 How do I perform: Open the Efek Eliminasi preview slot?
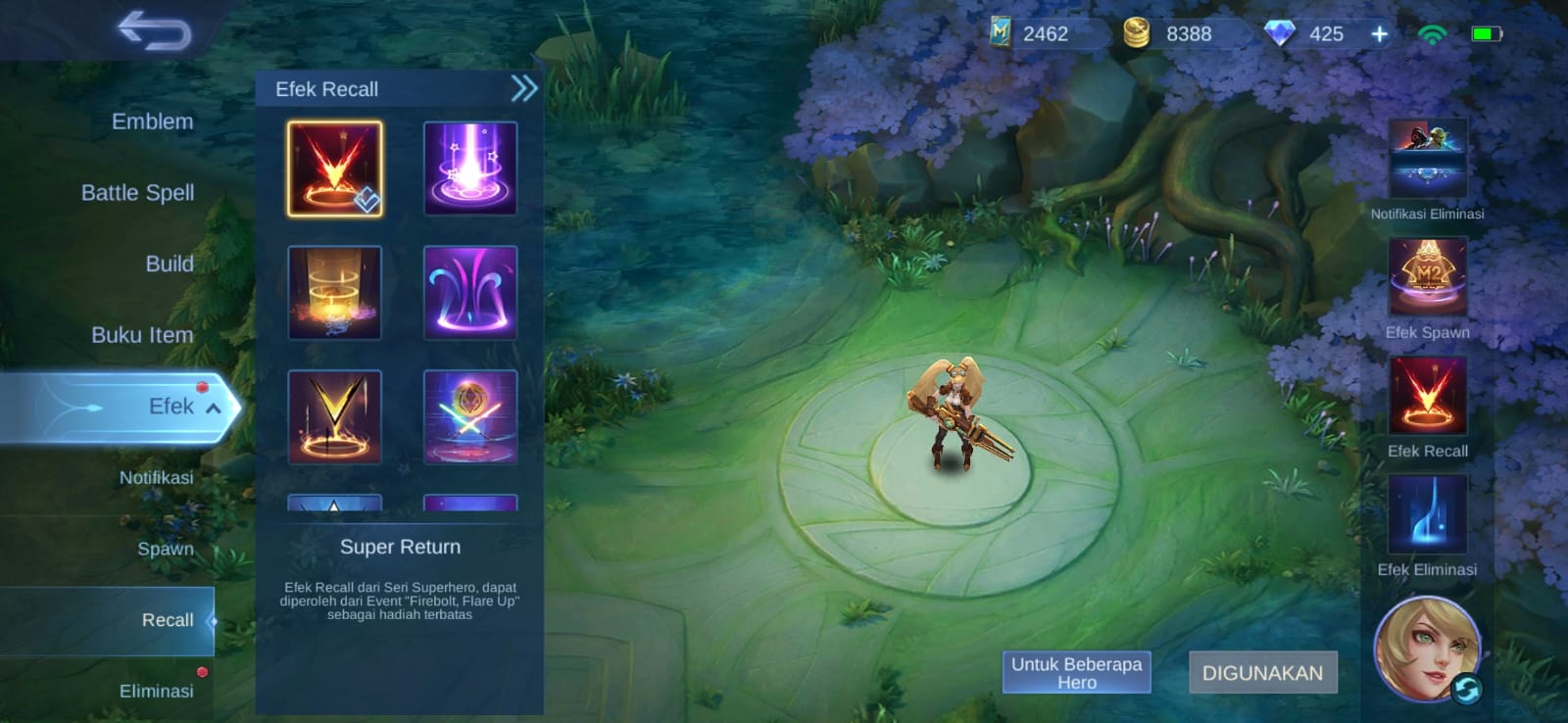point(1427,514)
